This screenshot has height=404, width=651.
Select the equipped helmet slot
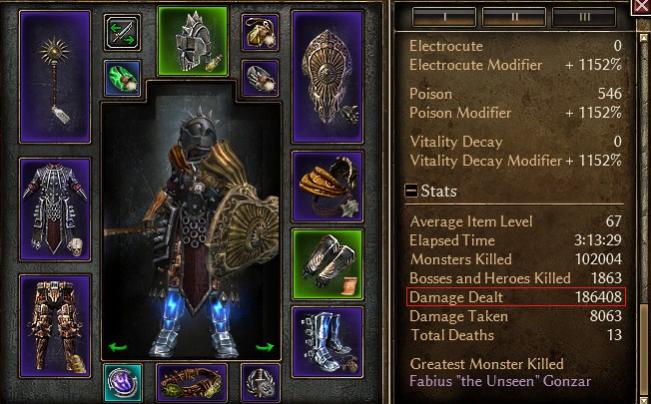pos(193,40)
